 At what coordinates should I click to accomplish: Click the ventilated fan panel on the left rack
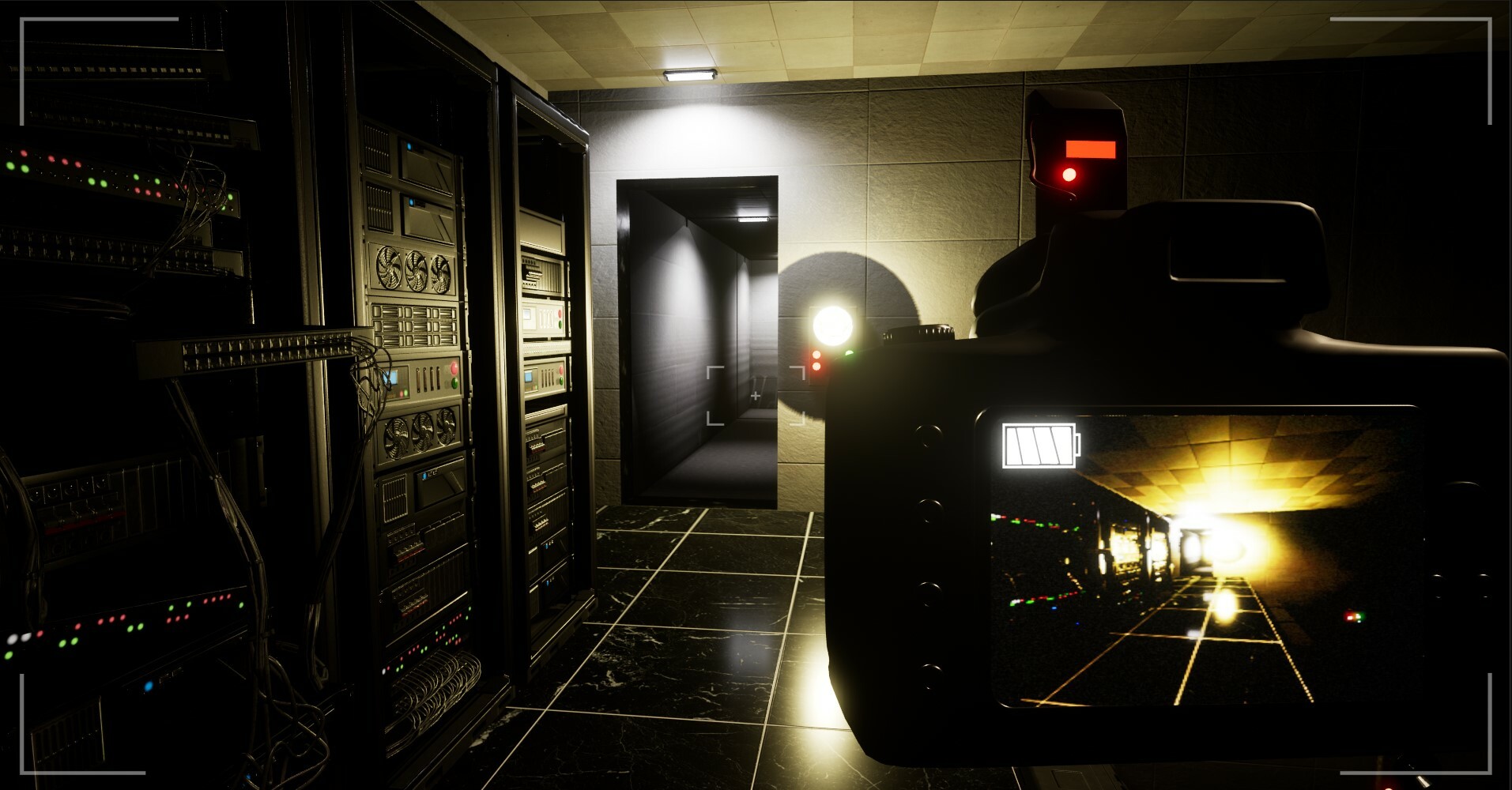pos(415,269)
